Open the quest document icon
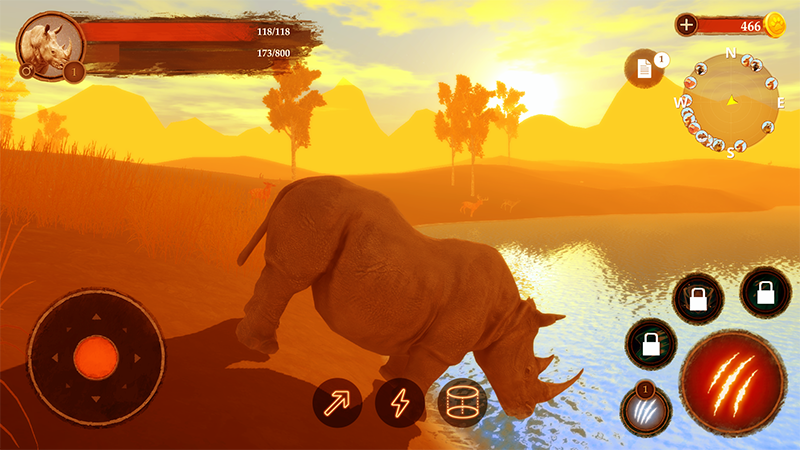Viewport: 800px width, 450px height. (644, 68)
